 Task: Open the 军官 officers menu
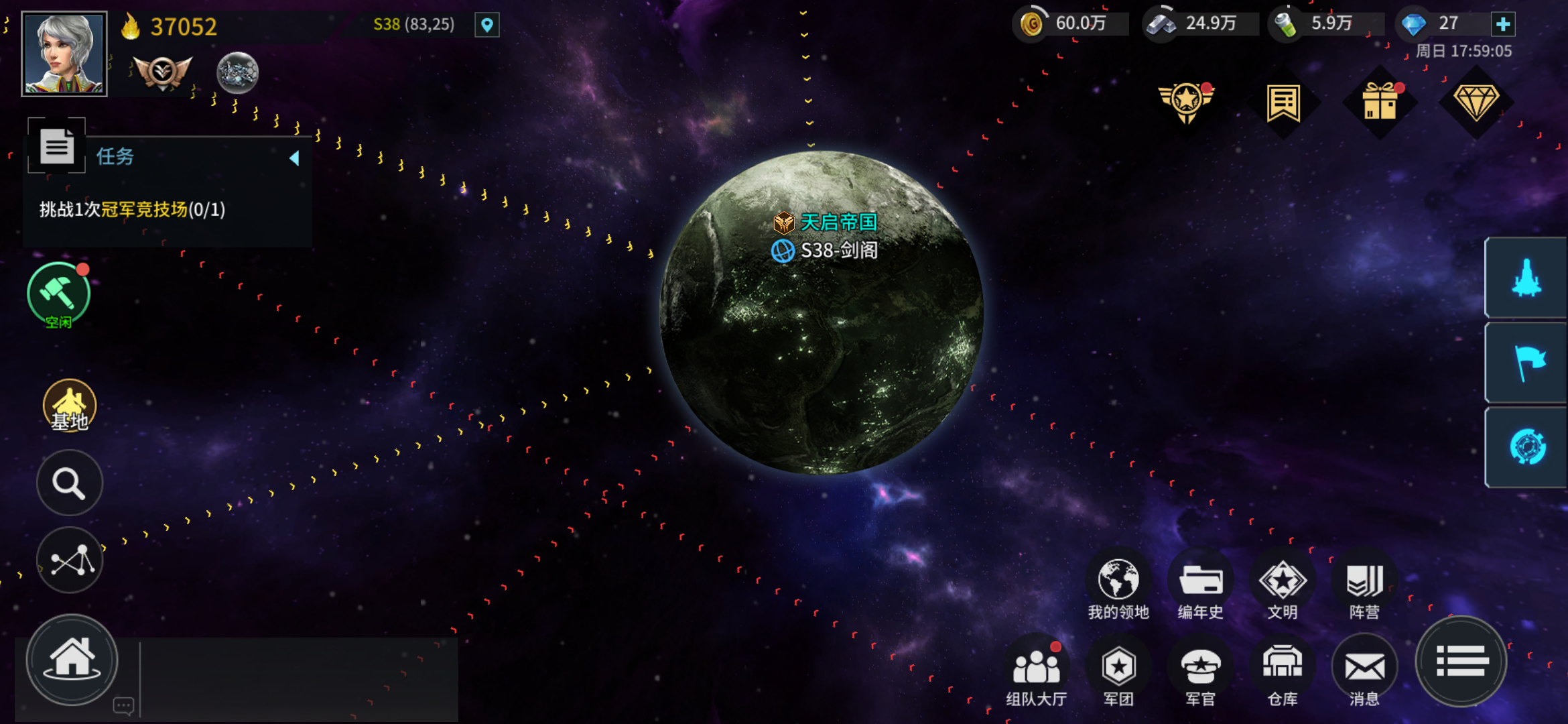(x=1200, y=672)
